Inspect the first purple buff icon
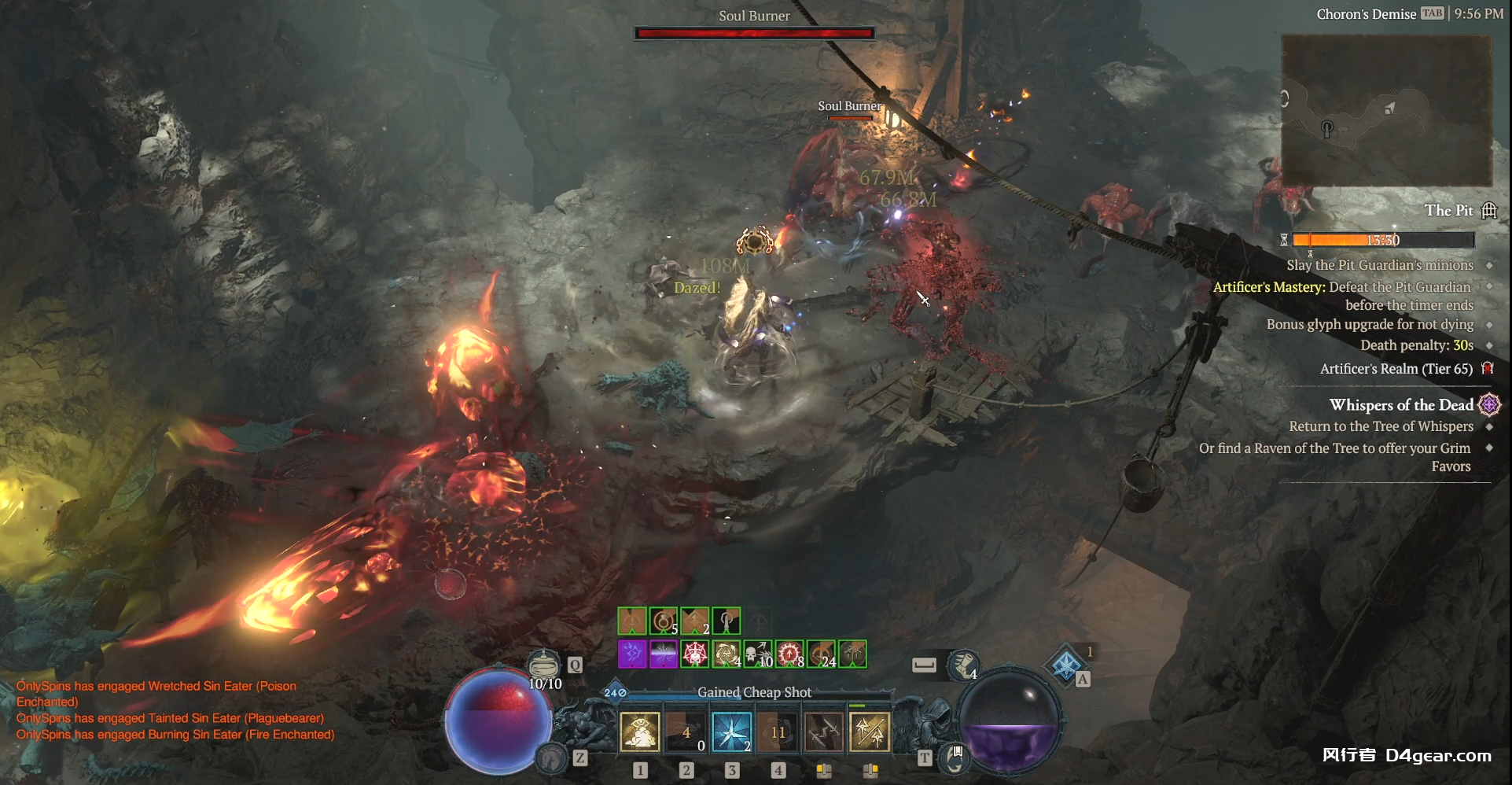This screenshot has width=1512, height=785. [x=632, y=654]
